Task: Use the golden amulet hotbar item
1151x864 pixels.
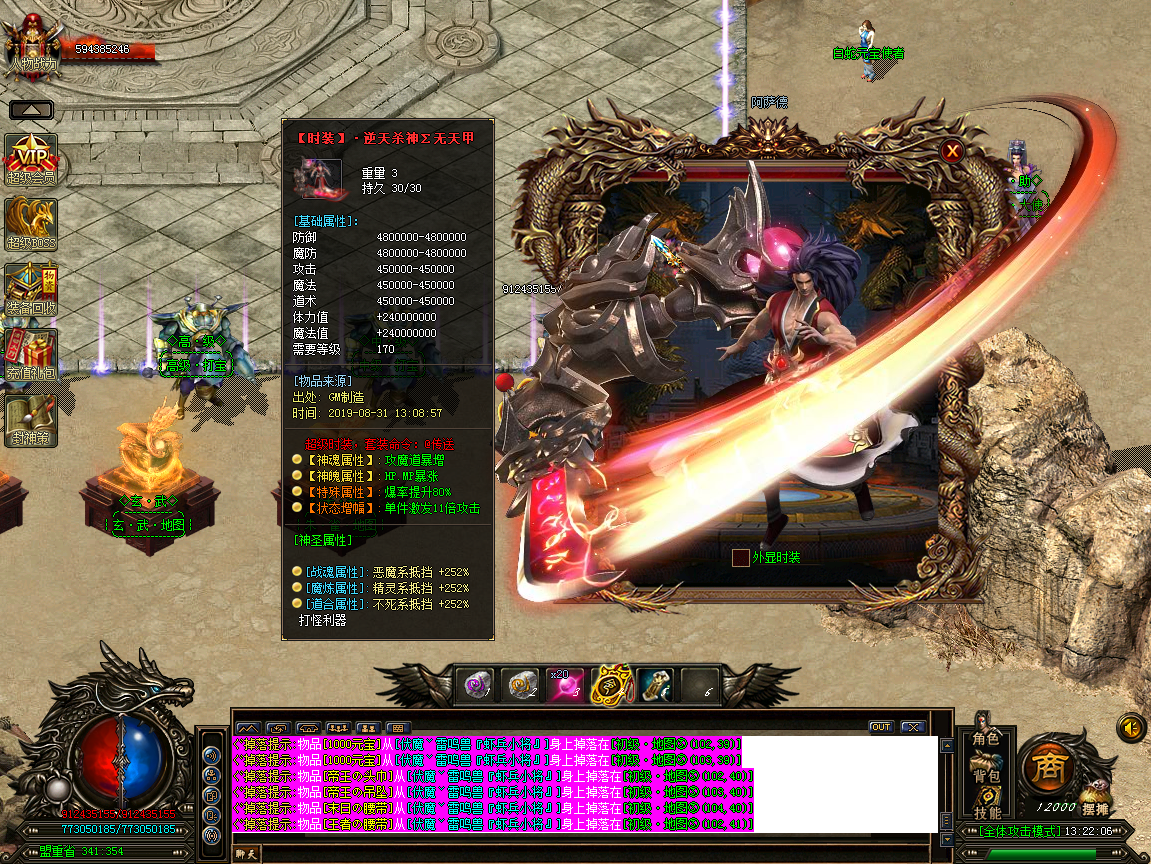Action: 609,684
